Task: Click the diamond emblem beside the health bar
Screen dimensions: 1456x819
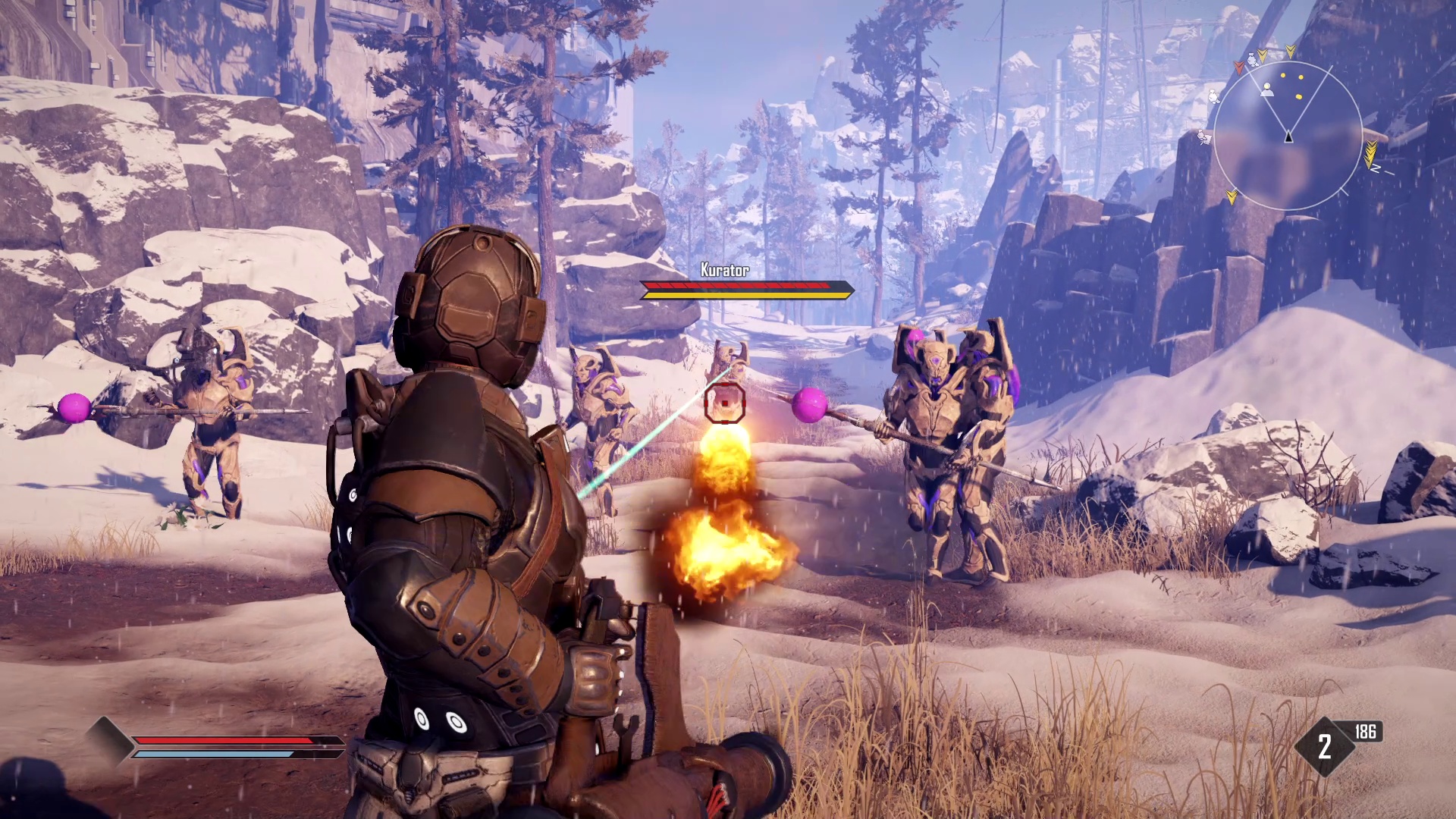Action: [x=108, y=739]
